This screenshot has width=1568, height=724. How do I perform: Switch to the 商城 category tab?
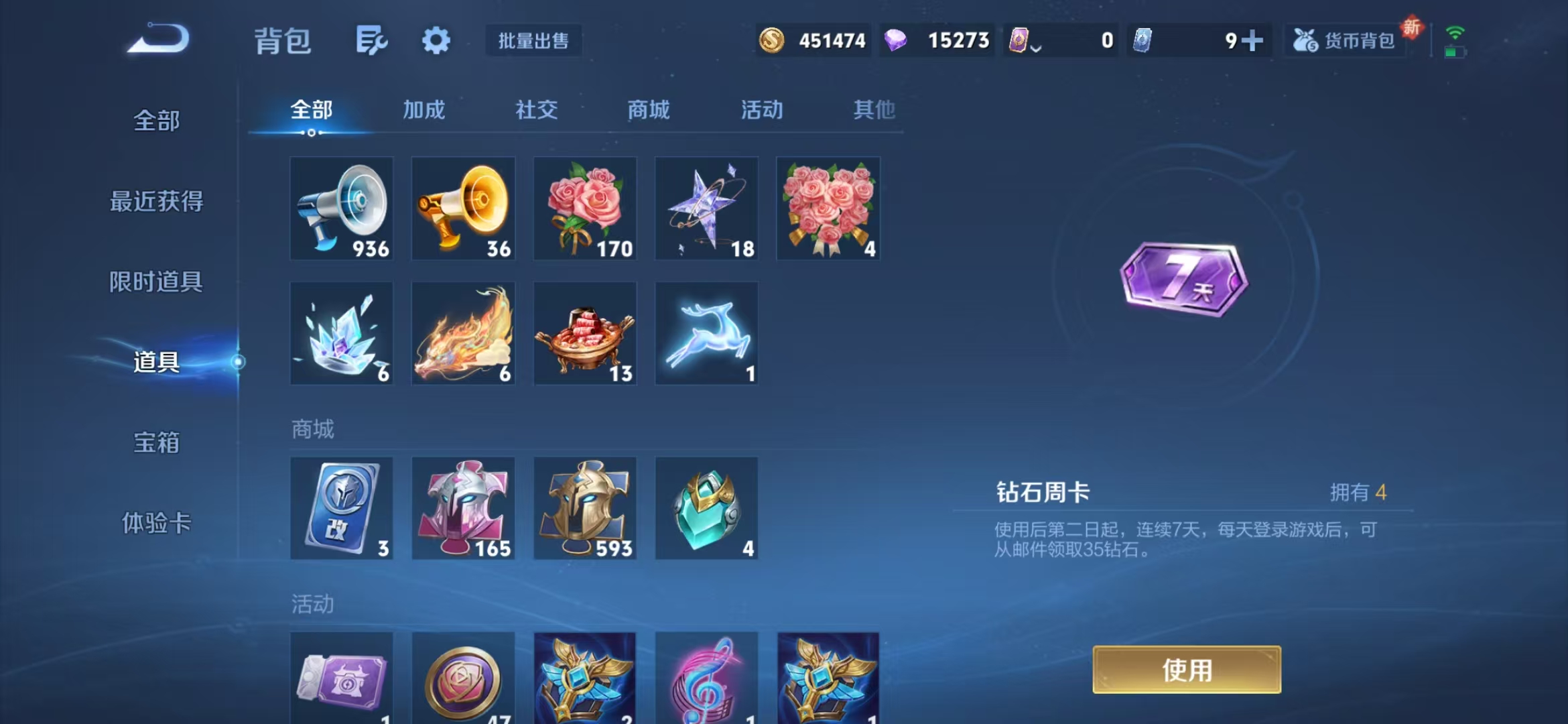[x=648, y=111]
